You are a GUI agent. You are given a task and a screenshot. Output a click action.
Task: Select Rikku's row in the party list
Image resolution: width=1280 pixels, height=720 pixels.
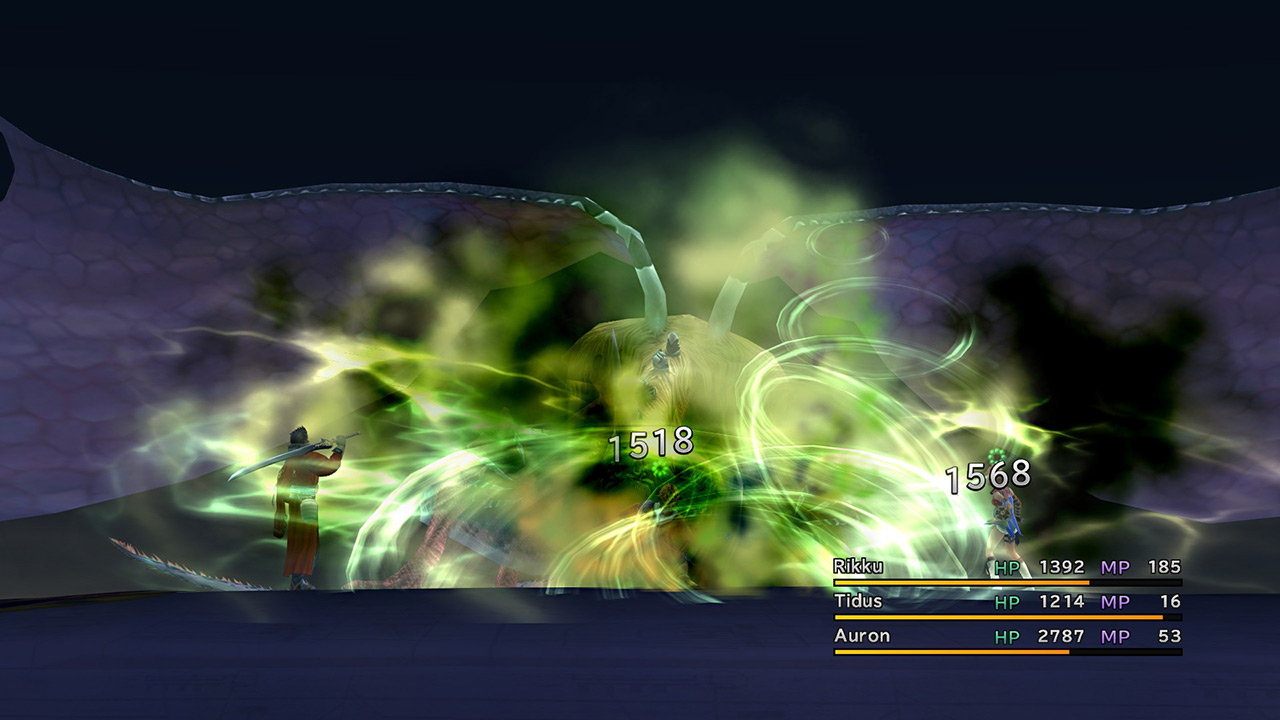1006,568
